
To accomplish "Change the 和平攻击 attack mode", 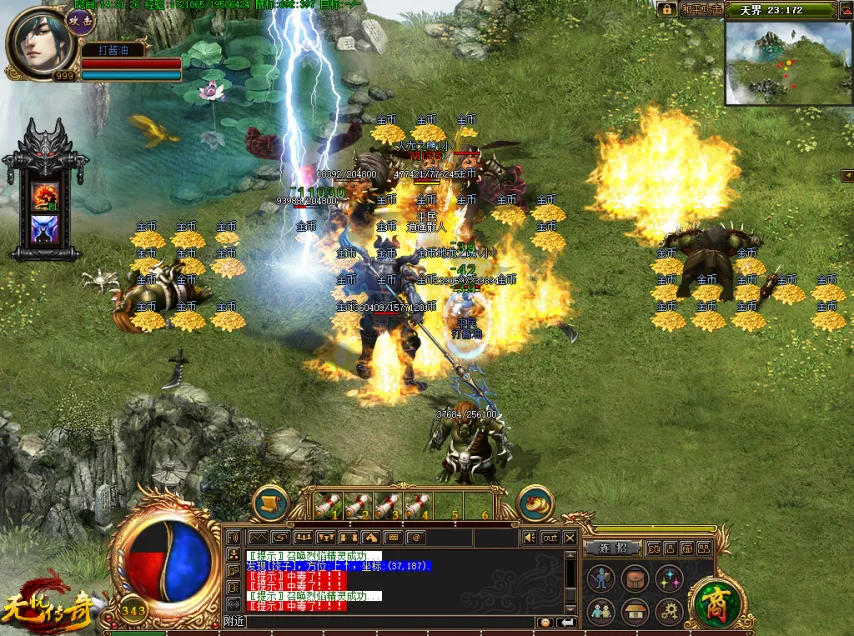I will (x=702, y=9).
